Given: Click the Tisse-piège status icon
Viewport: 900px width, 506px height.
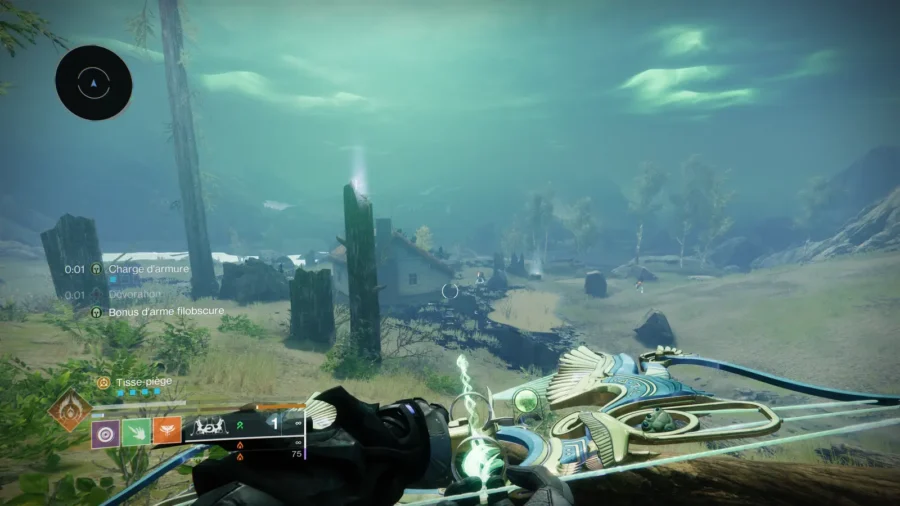Looking at the screenshot, I should pos(103,382).
